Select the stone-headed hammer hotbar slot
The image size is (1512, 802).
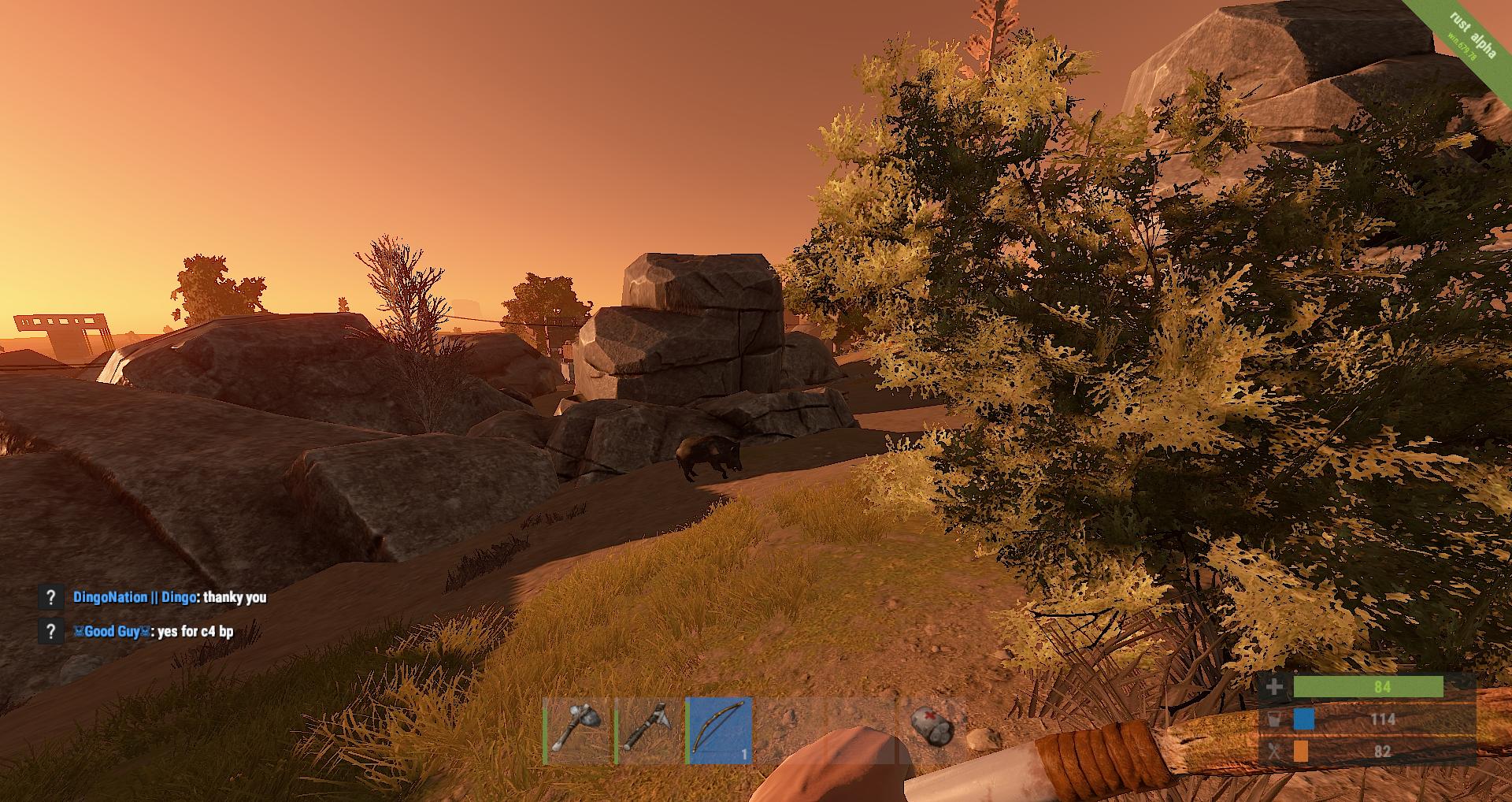(577, 730)
